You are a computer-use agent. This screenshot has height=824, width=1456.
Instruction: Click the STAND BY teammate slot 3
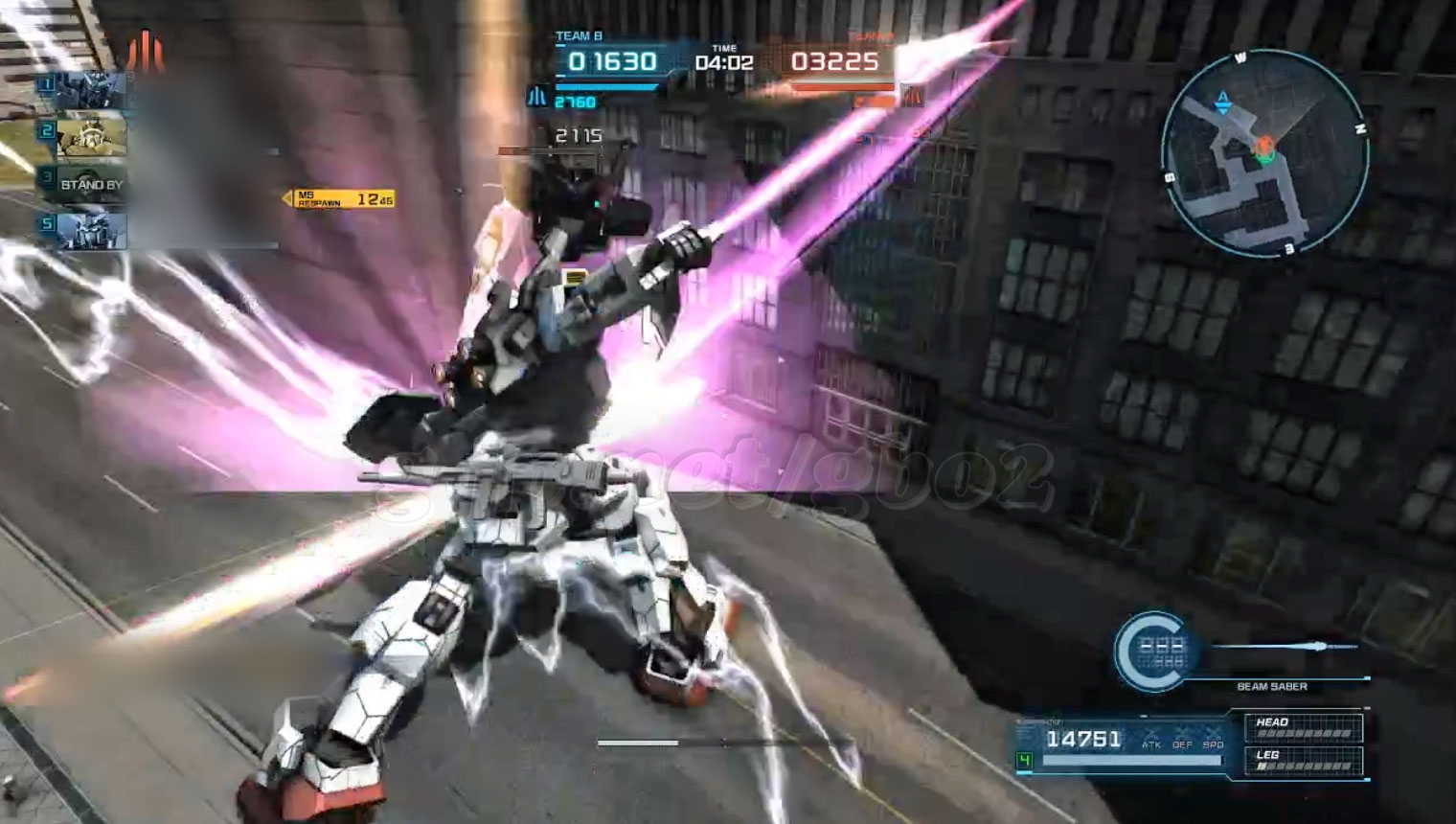click(91, 184)
